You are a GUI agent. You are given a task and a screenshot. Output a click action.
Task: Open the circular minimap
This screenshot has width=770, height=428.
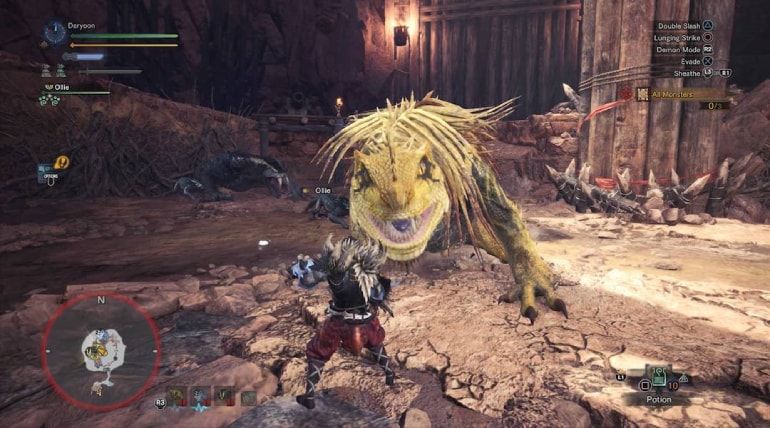pos(101,350)
